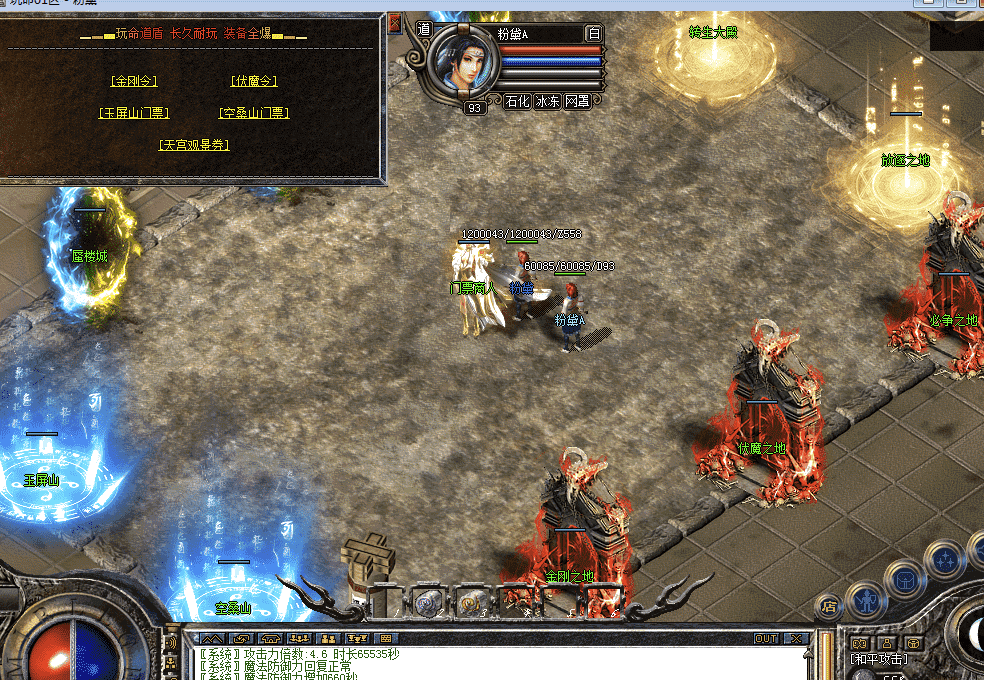Buy the 玉屏山门票 ticket
Viewport: 984px width, 680px height.
134,113
